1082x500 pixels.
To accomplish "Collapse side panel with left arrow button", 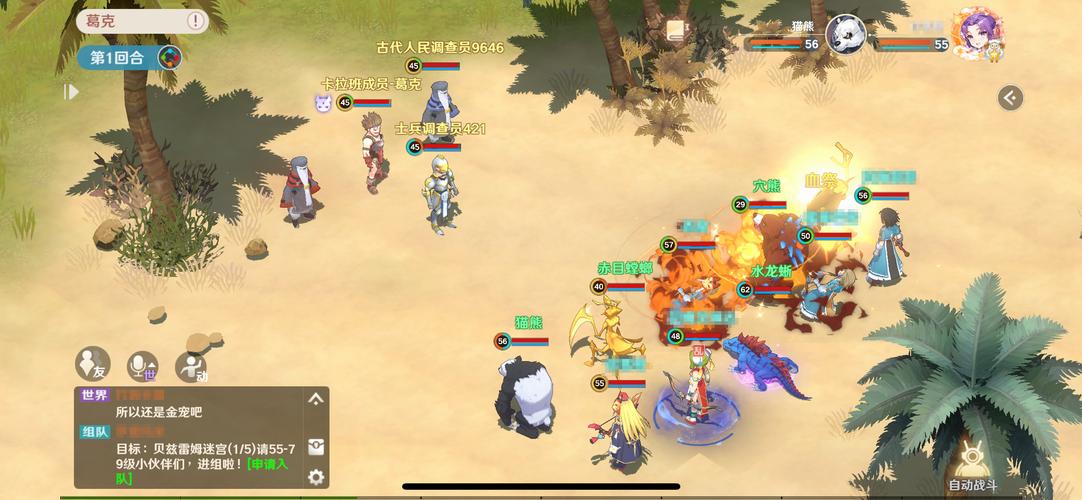I will pos(1010,97).
